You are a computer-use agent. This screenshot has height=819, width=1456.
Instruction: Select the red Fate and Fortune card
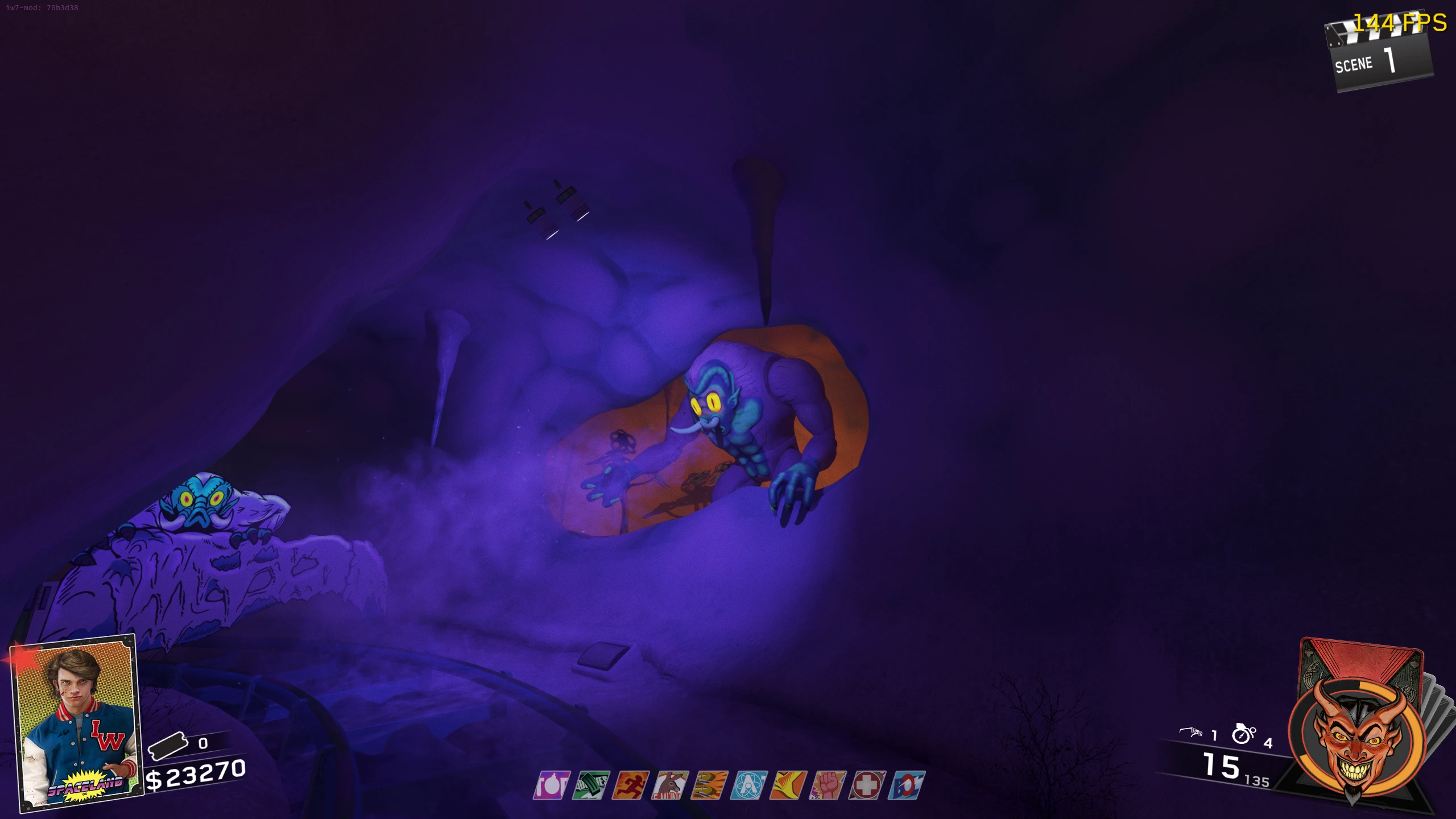click(1362, 664)
